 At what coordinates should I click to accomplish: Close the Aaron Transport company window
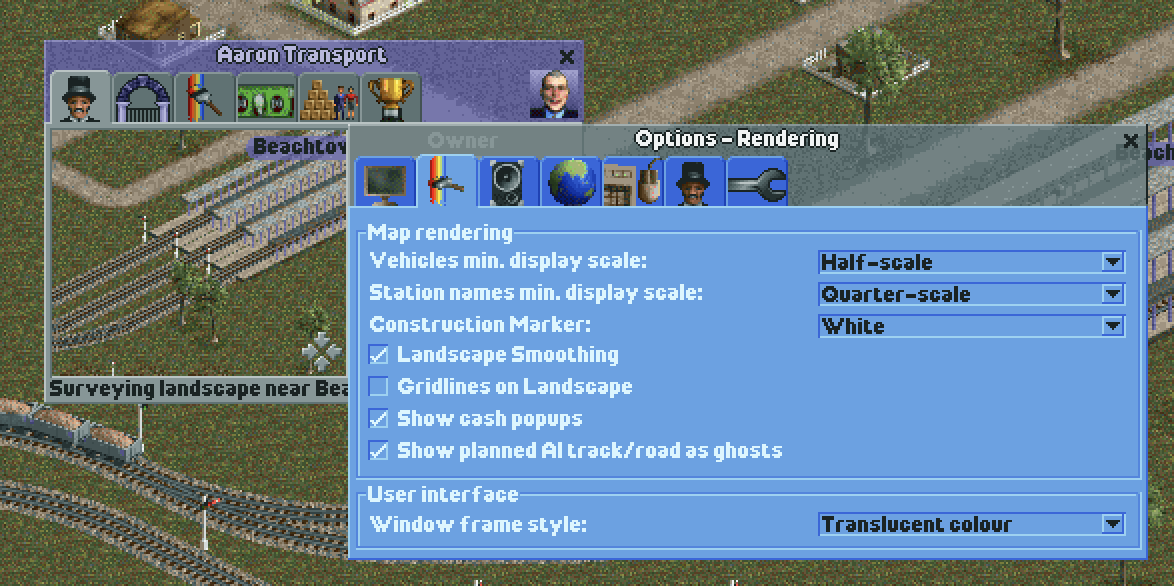(x=567, y=57)
